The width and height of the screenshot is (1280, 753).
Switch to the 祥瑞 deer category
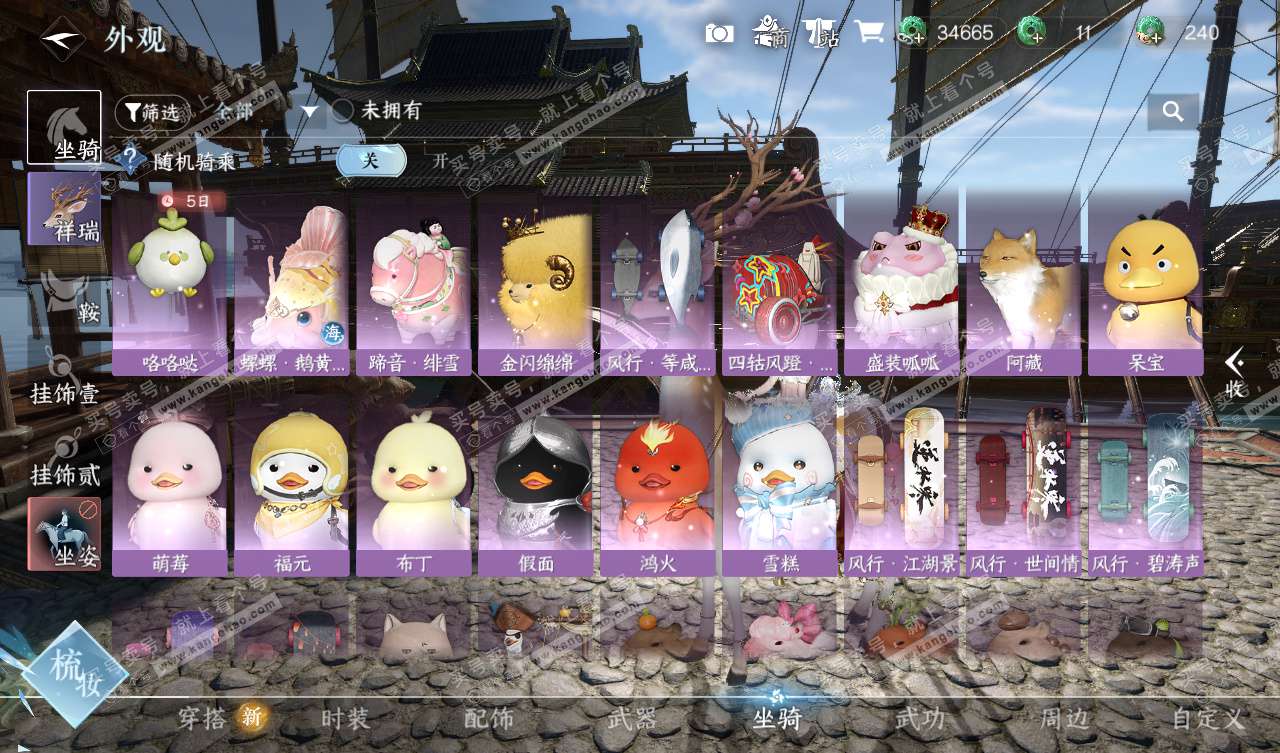(x=65, y=208)
